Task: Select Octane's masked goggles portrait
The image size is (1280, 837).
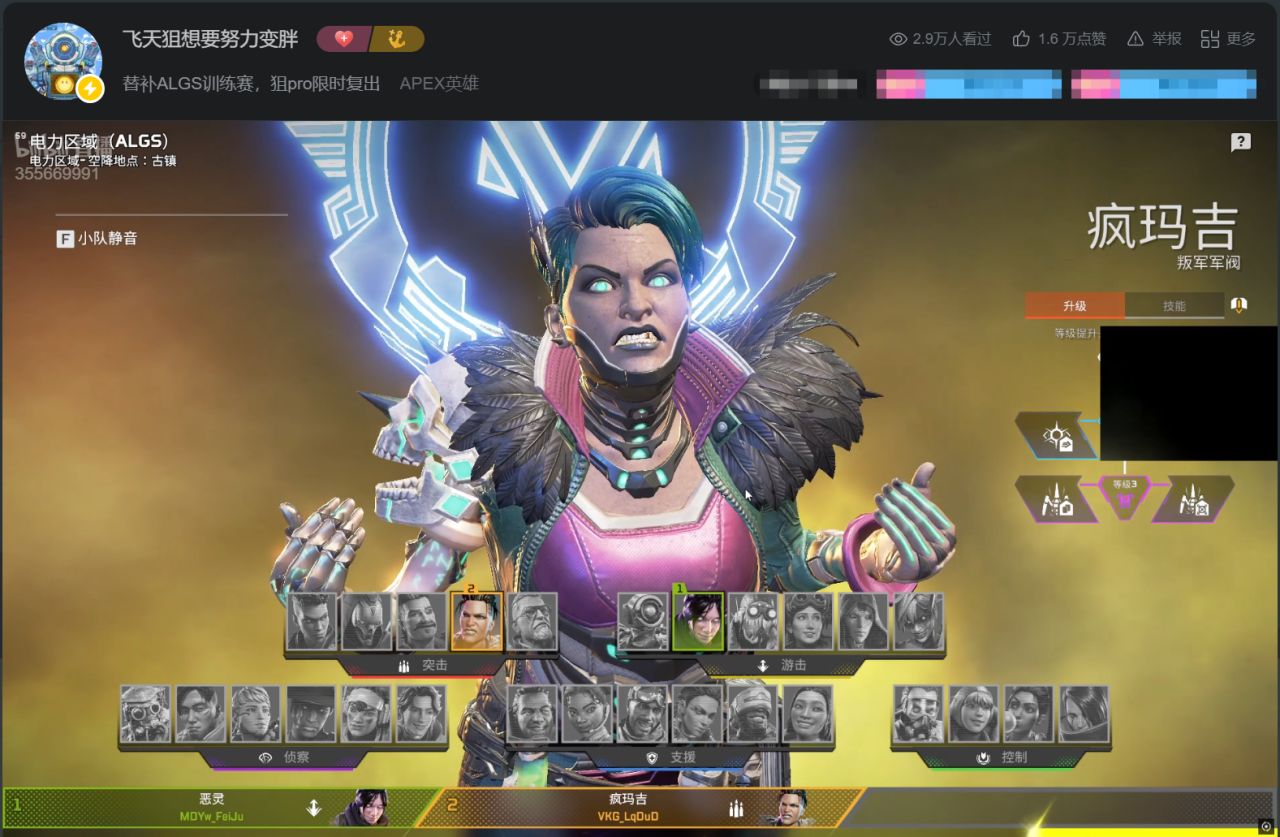Action: pos(753,621)
